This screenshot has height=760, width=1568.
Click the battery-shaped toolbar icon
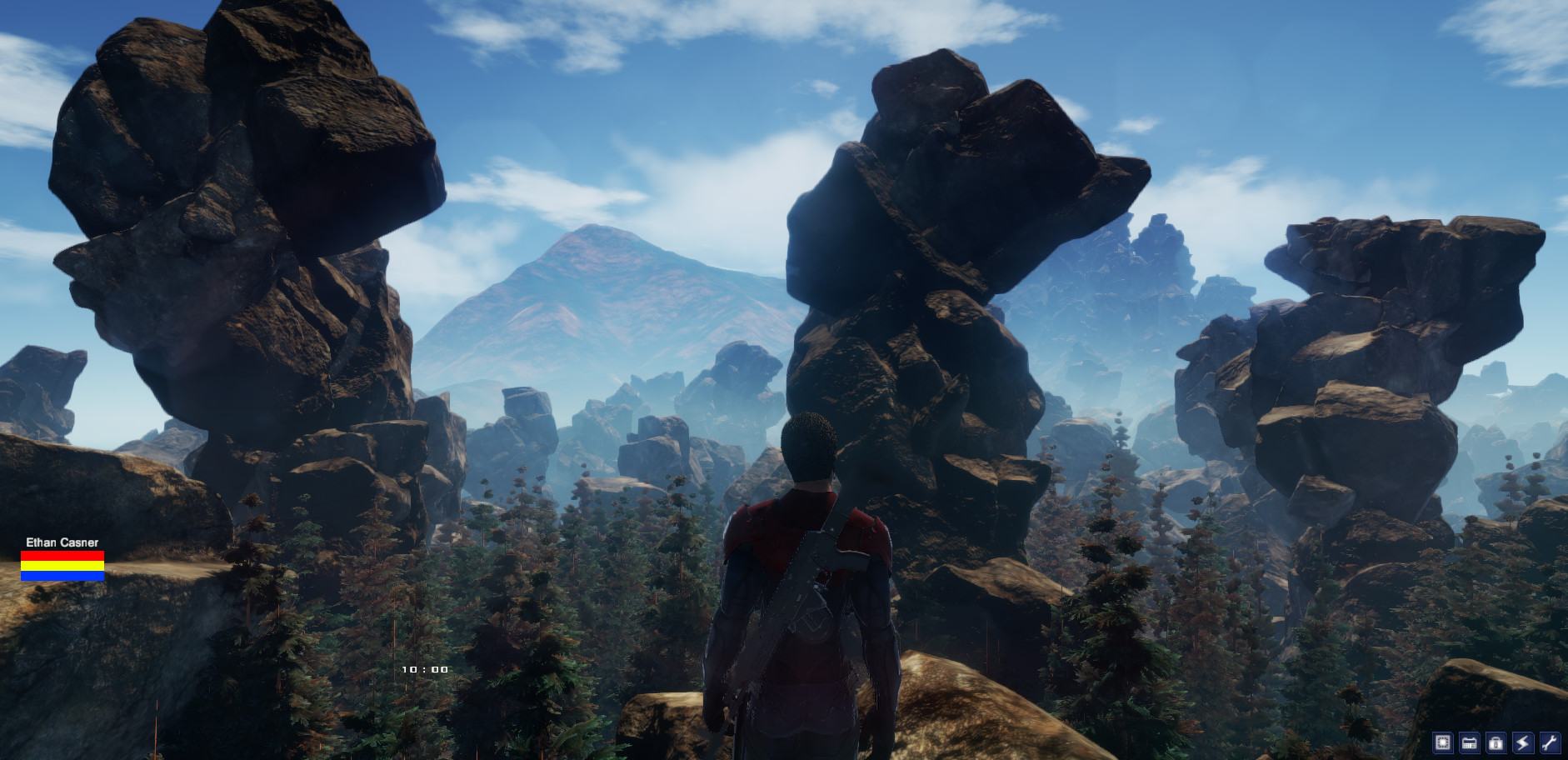tap(1470, 742)
